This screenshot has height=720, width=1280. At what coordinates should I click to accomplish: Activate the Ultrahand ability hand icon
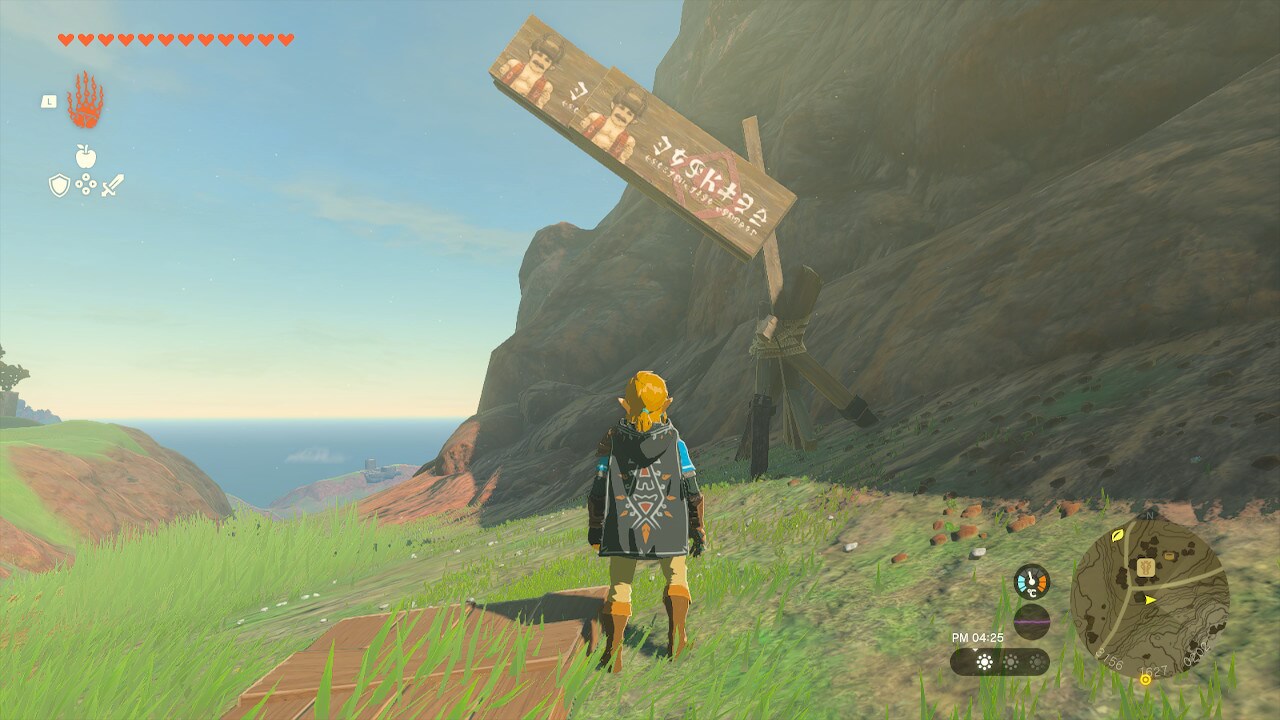pyautogui.click(x=85, y=101)
